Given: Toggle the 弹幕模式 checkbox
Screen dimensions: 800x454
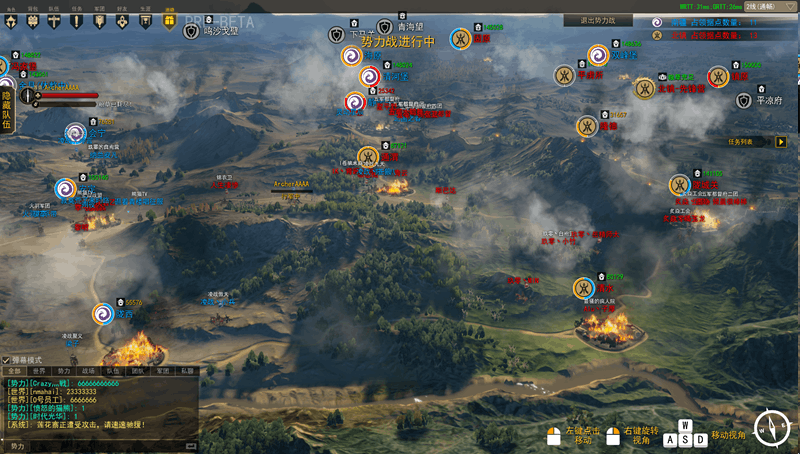Looking at the screenshot, I should point(6,359).
